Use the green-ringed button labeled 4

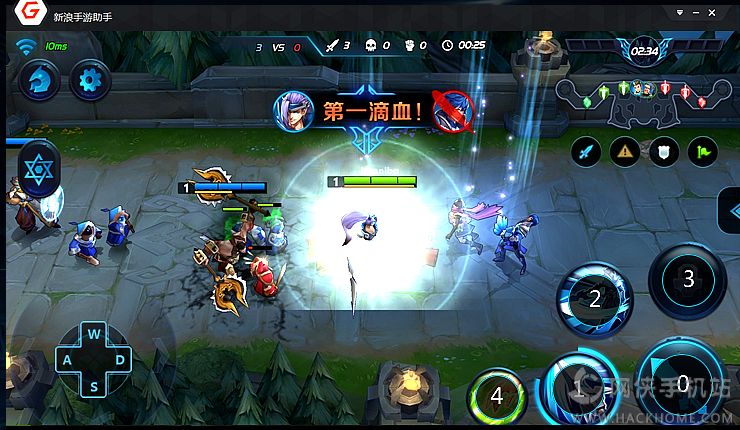(497, 394)
